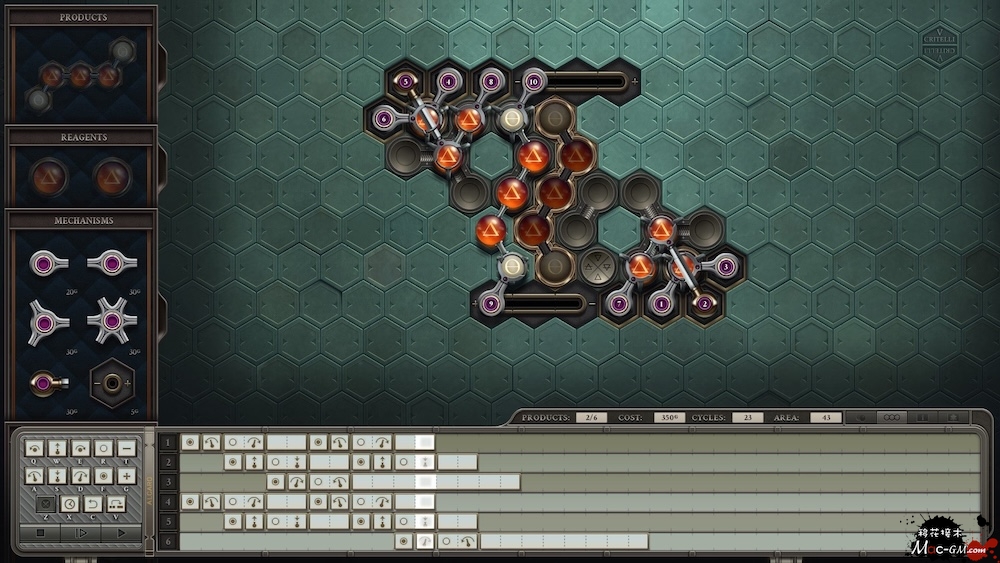Choose the reset instruction labeled C
This screenshot has height=563, width=1000.
[92, 503]
